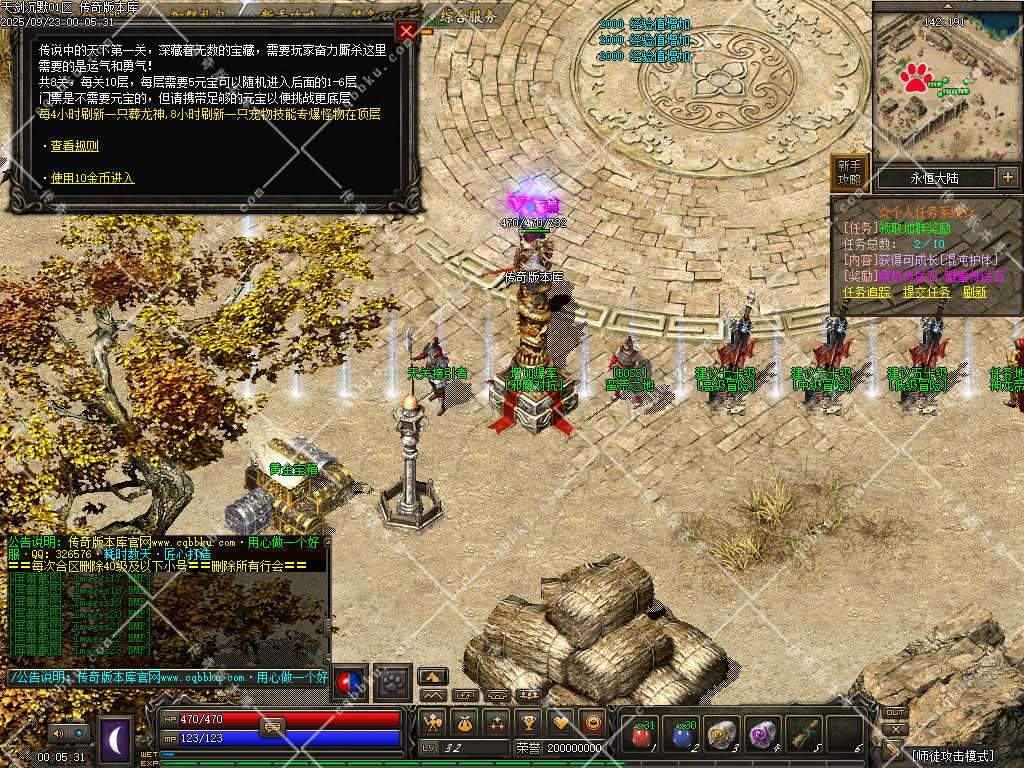Choose 使用10金币进入 to enter
Viewport: 1024px width, 768px height.
92,178
